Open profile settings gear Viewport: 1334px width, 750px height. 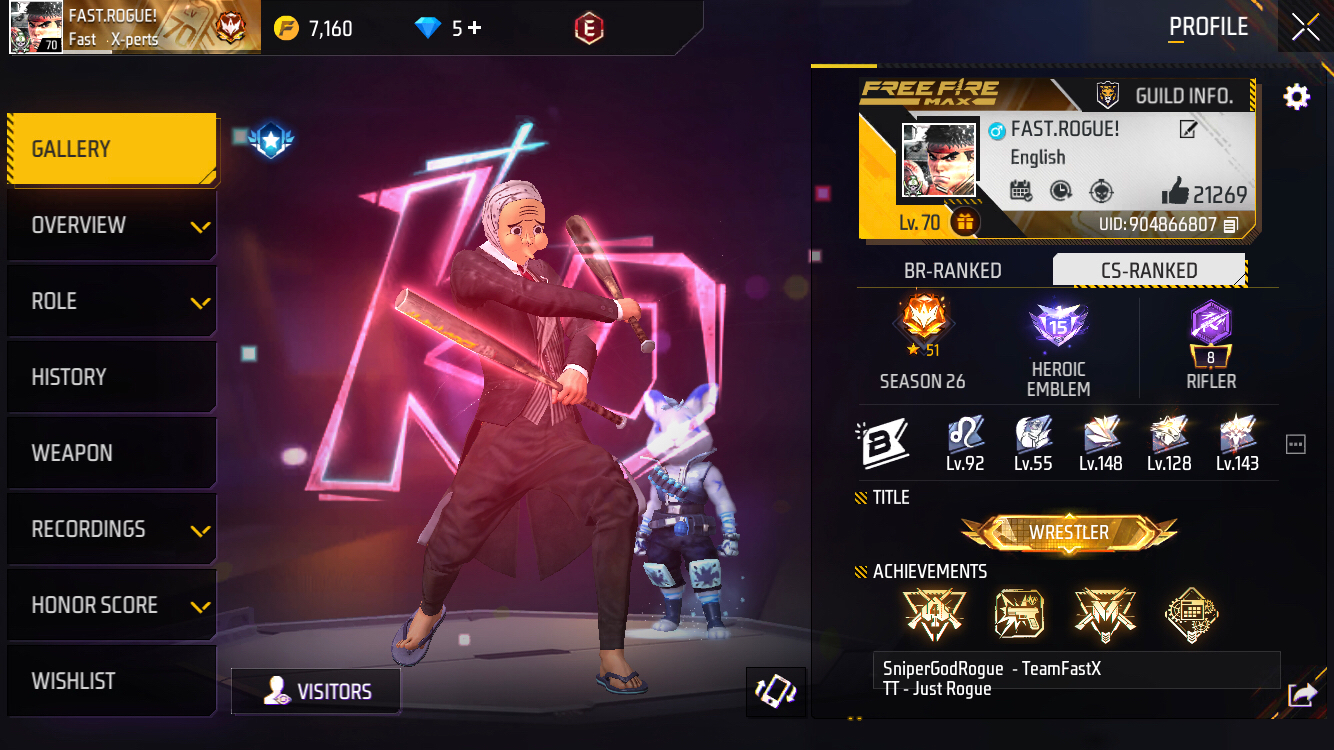tap(1296, 97)
